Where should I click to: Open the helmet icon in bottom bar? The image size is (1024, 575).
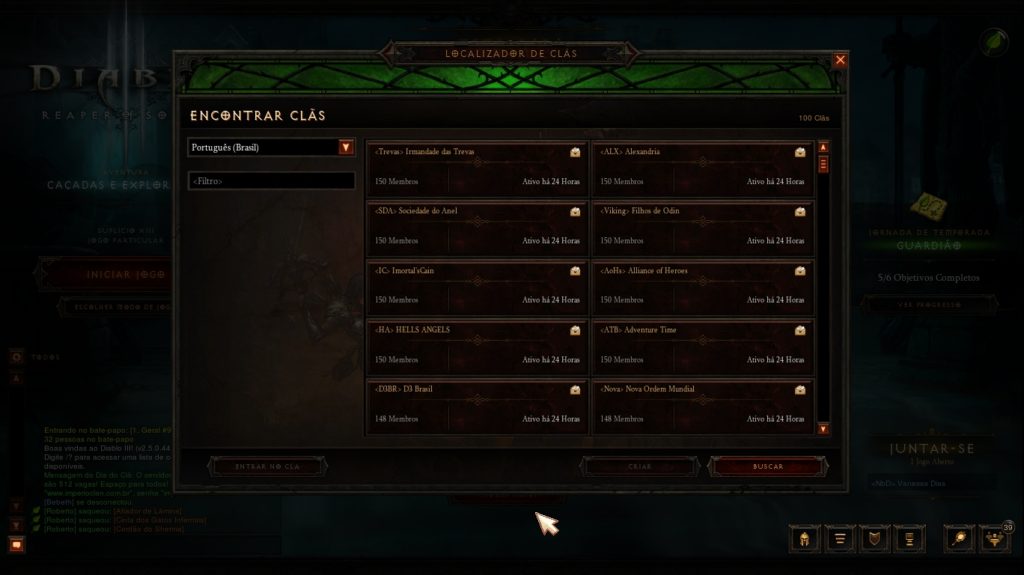pos(804,539)
